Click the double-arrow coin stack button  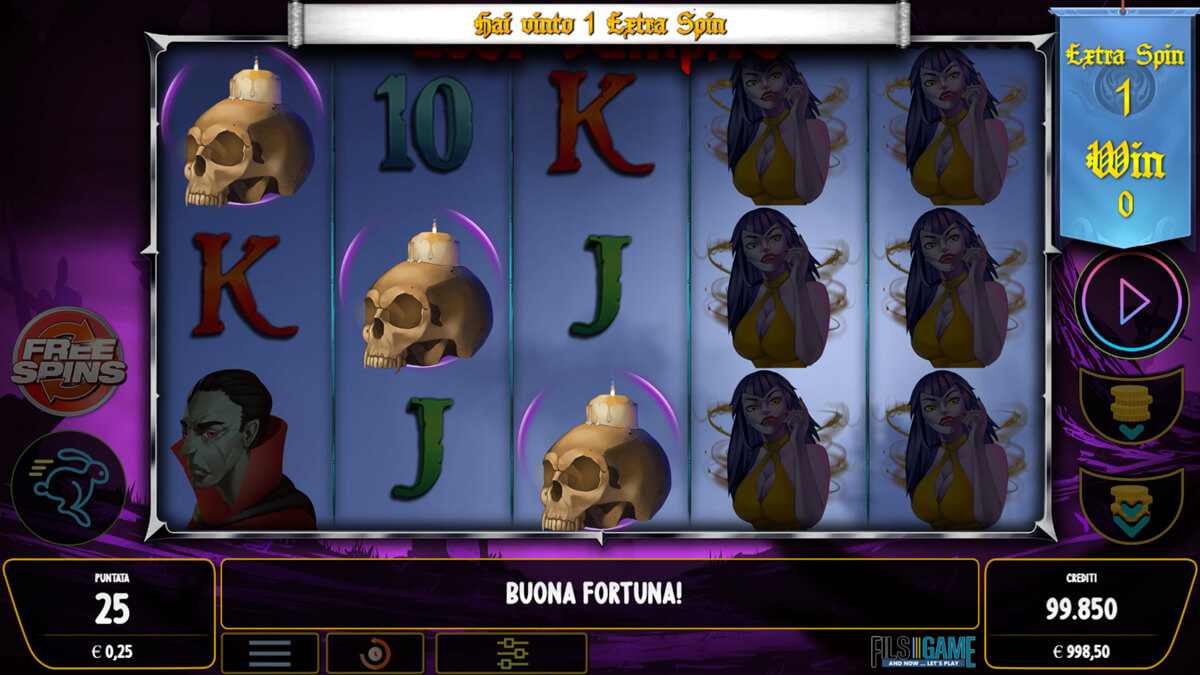coord(1131,505)
